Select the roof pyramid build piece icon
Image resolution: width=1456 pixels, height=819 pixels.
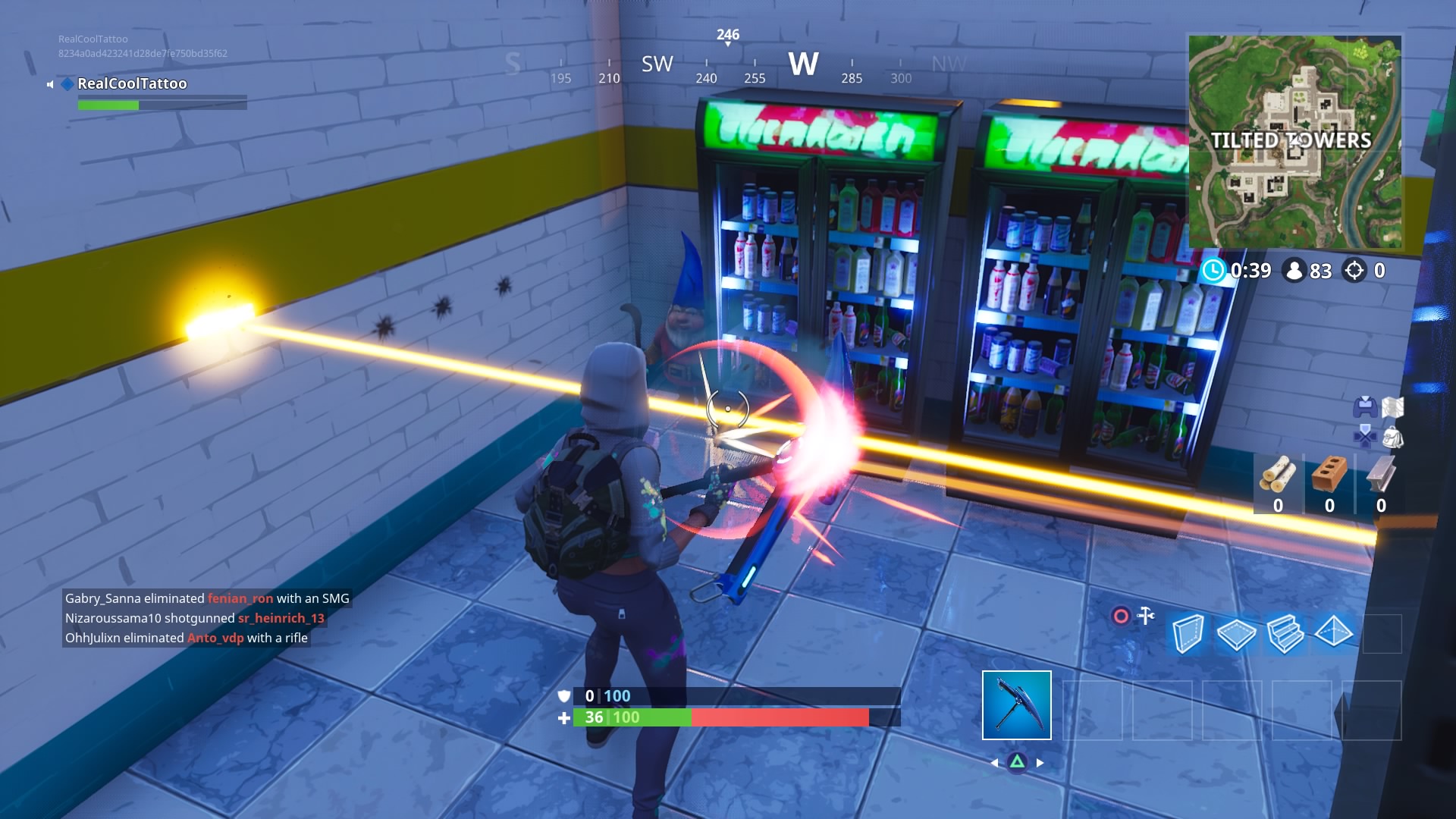[1332, 633]
